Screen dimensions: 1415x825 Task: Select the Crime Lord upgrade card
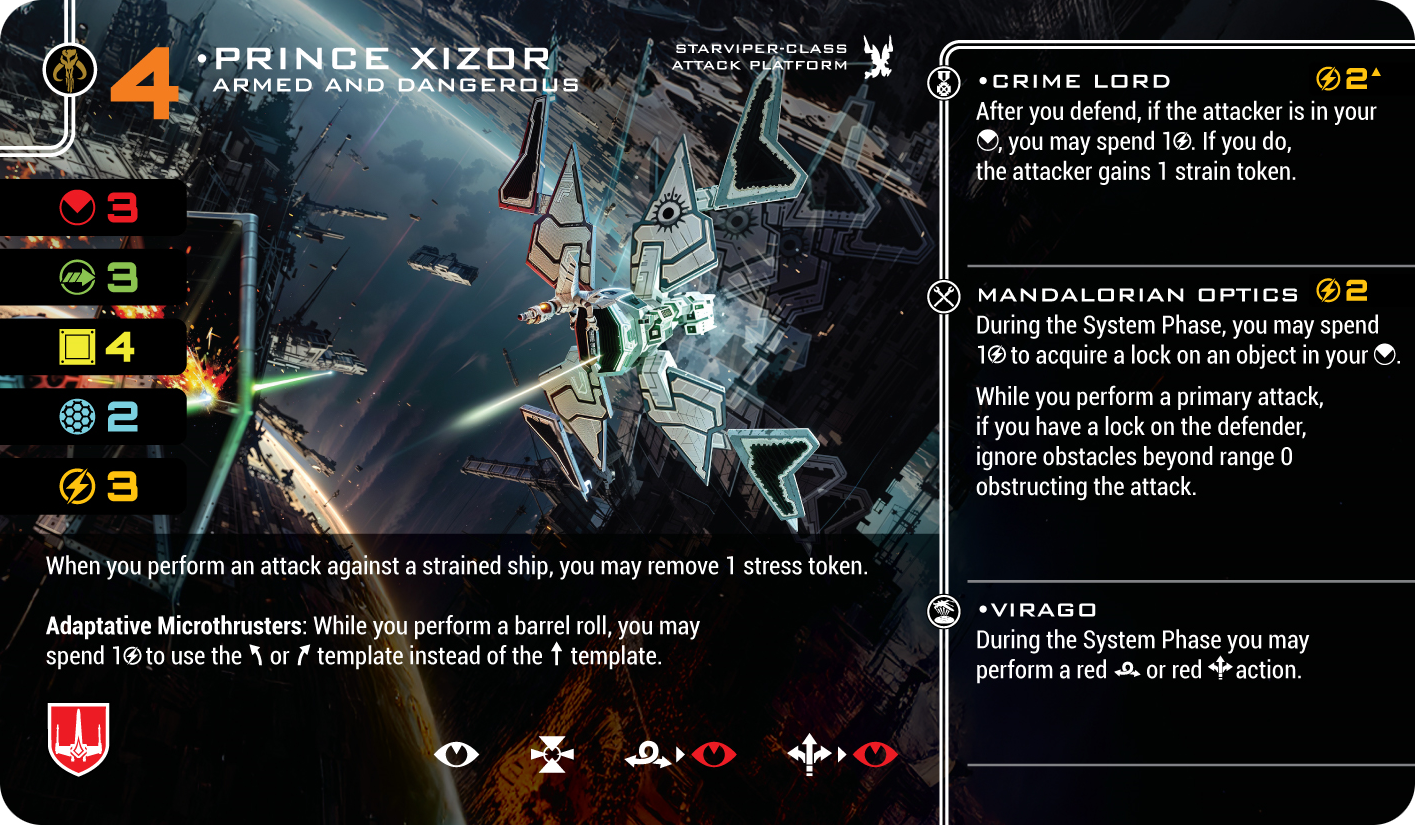pos(1081,82)
